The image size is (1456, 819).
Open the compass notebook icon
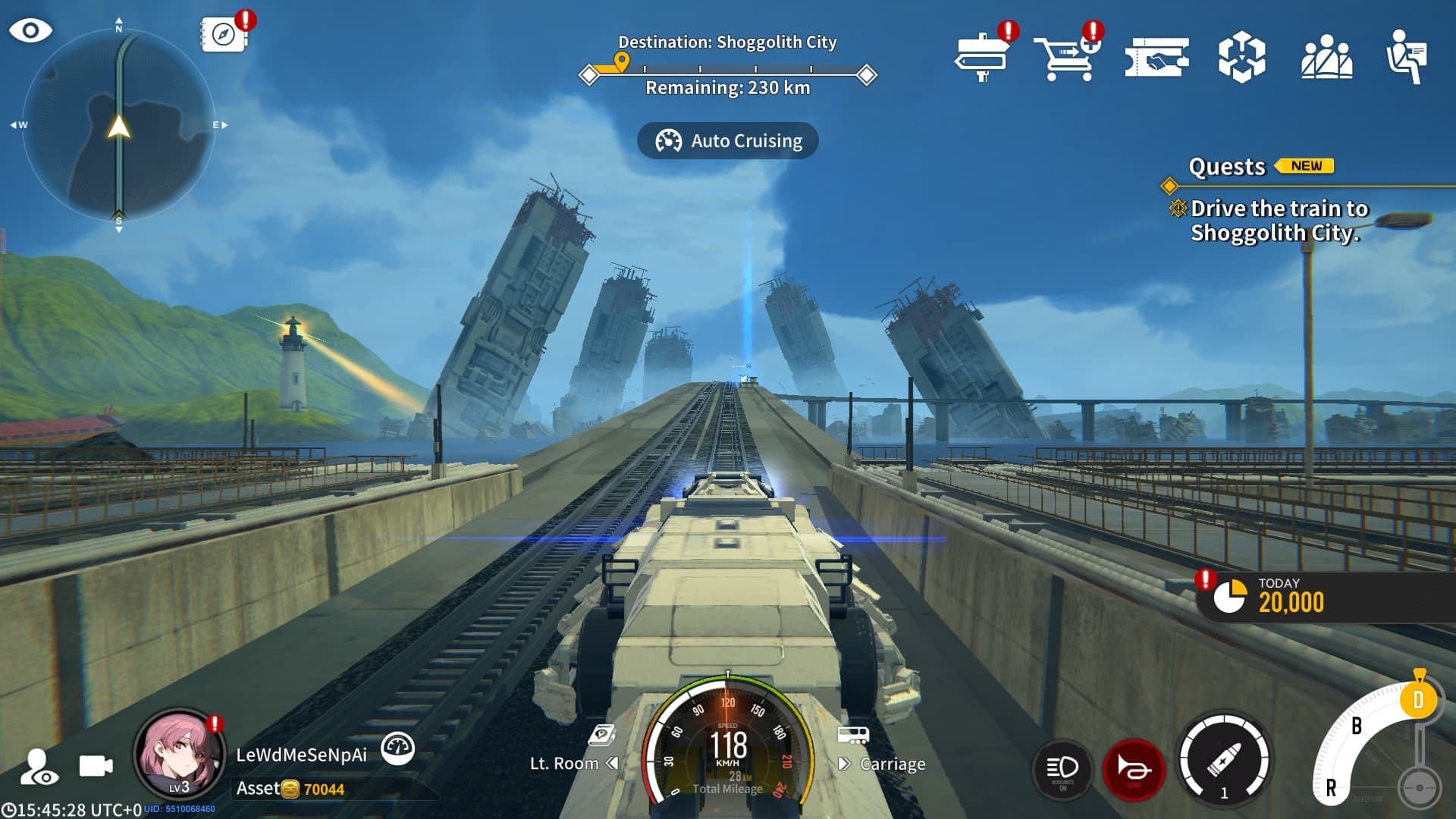click(x=223, y=35)
